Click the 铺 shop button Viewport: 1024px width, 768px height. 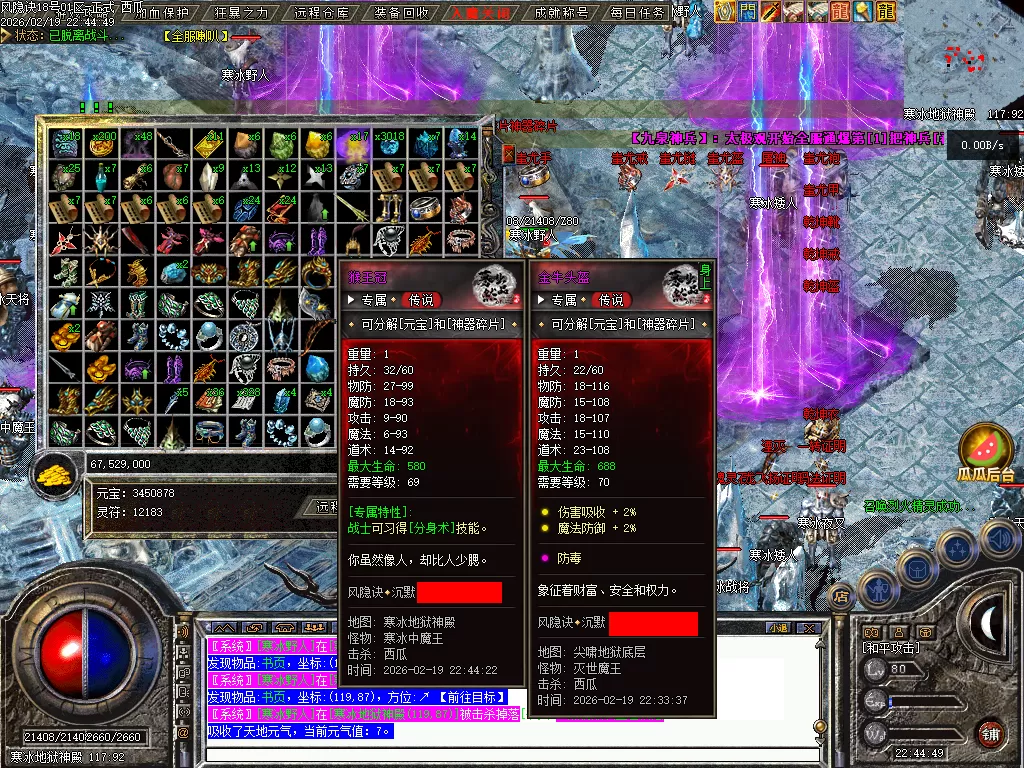990,733
